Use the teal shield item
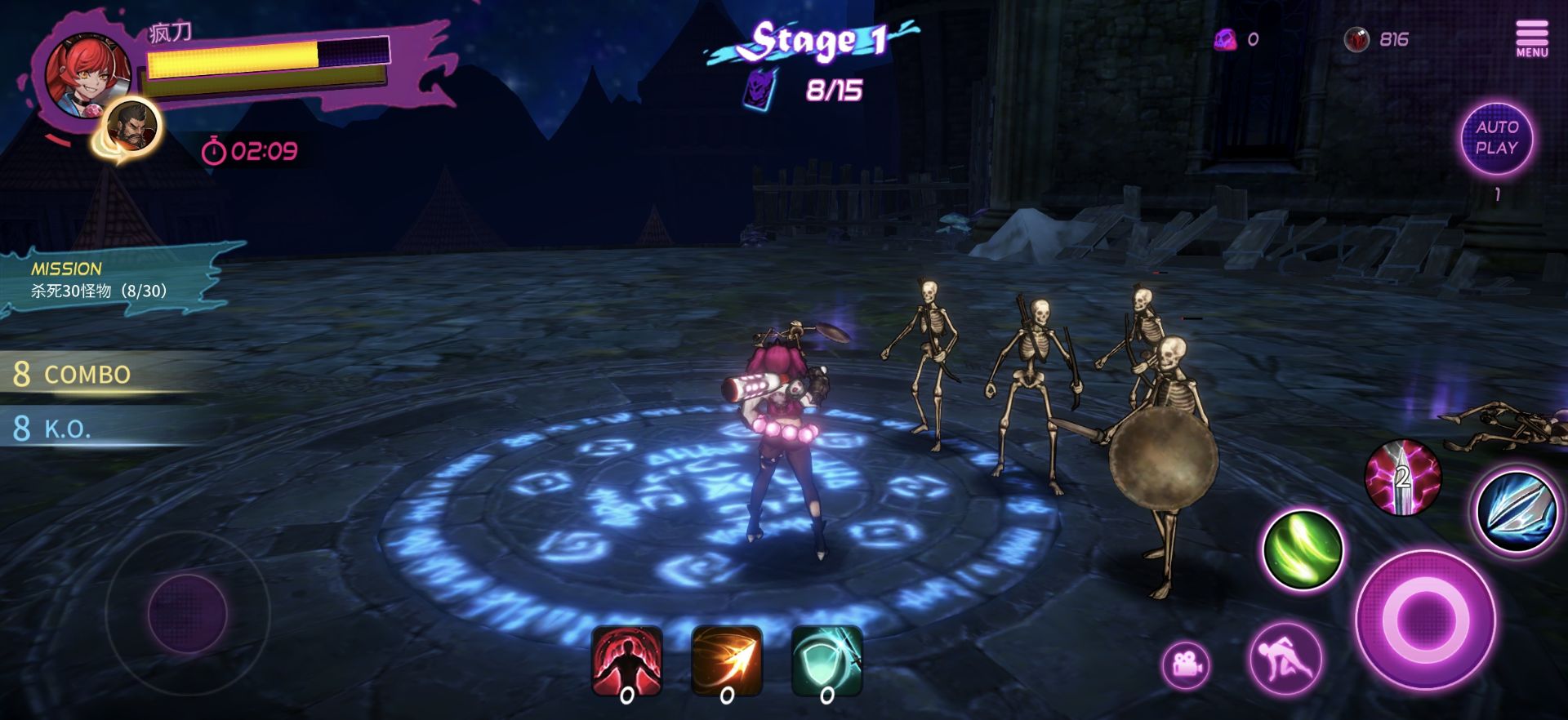This screenshot has height=720, width=1568. click(x=826, y=661)
